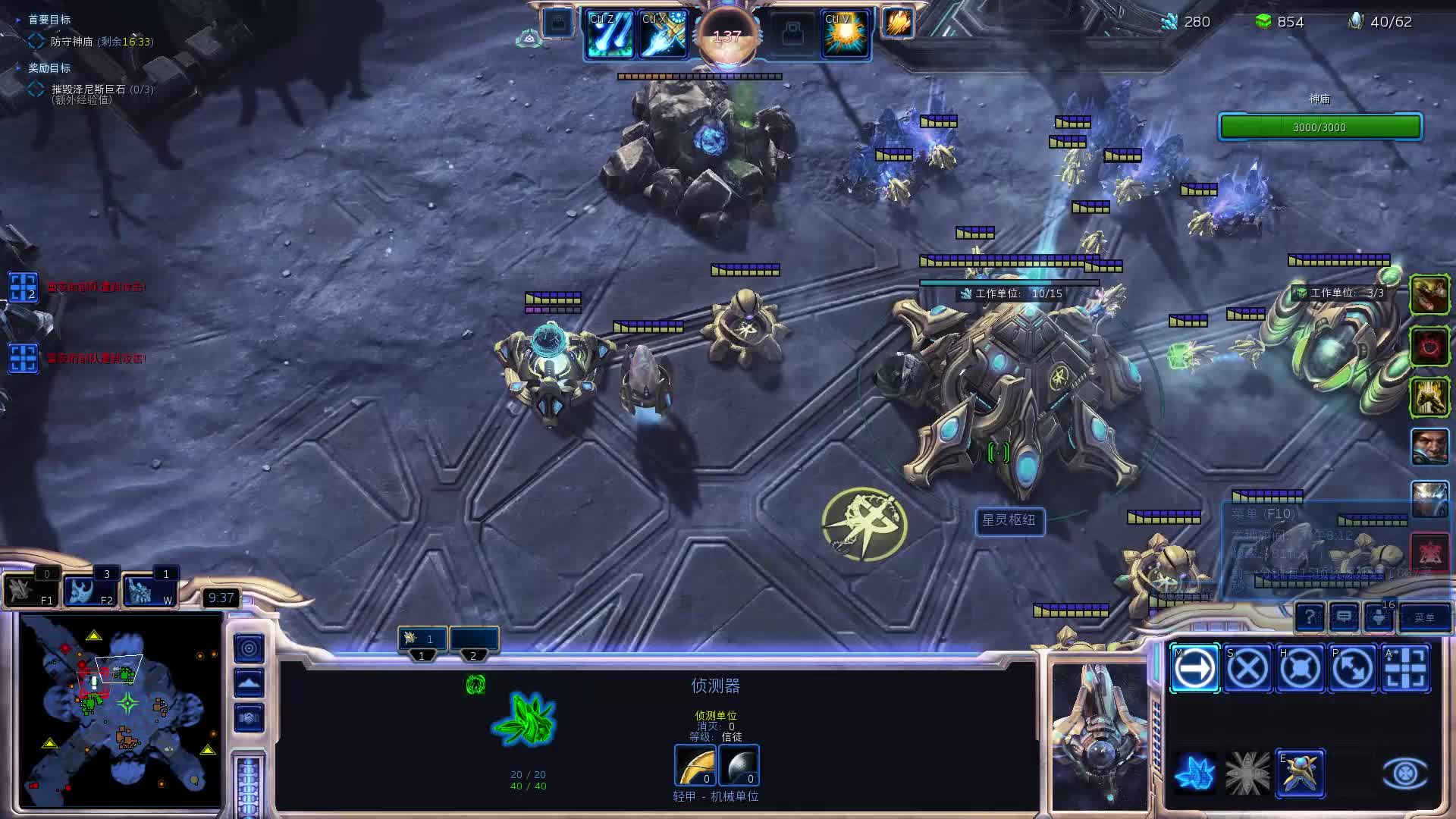Screen dimensions: 1456x819
Task: Toggle minimap terrain display
Action: point(249,683)
